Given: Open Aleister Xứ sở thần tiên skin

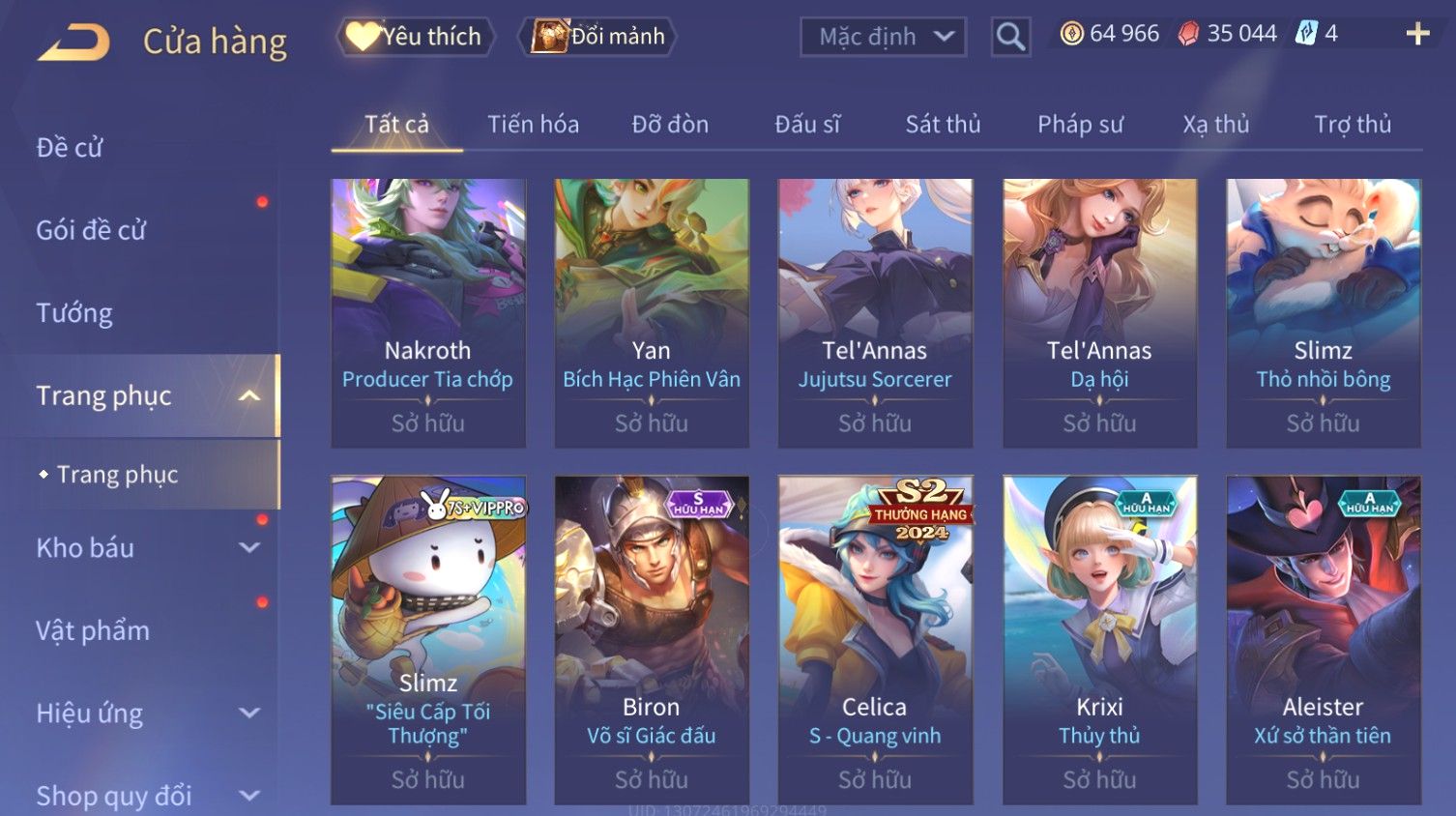Looking at the screenshot, I should point(1323,639).
